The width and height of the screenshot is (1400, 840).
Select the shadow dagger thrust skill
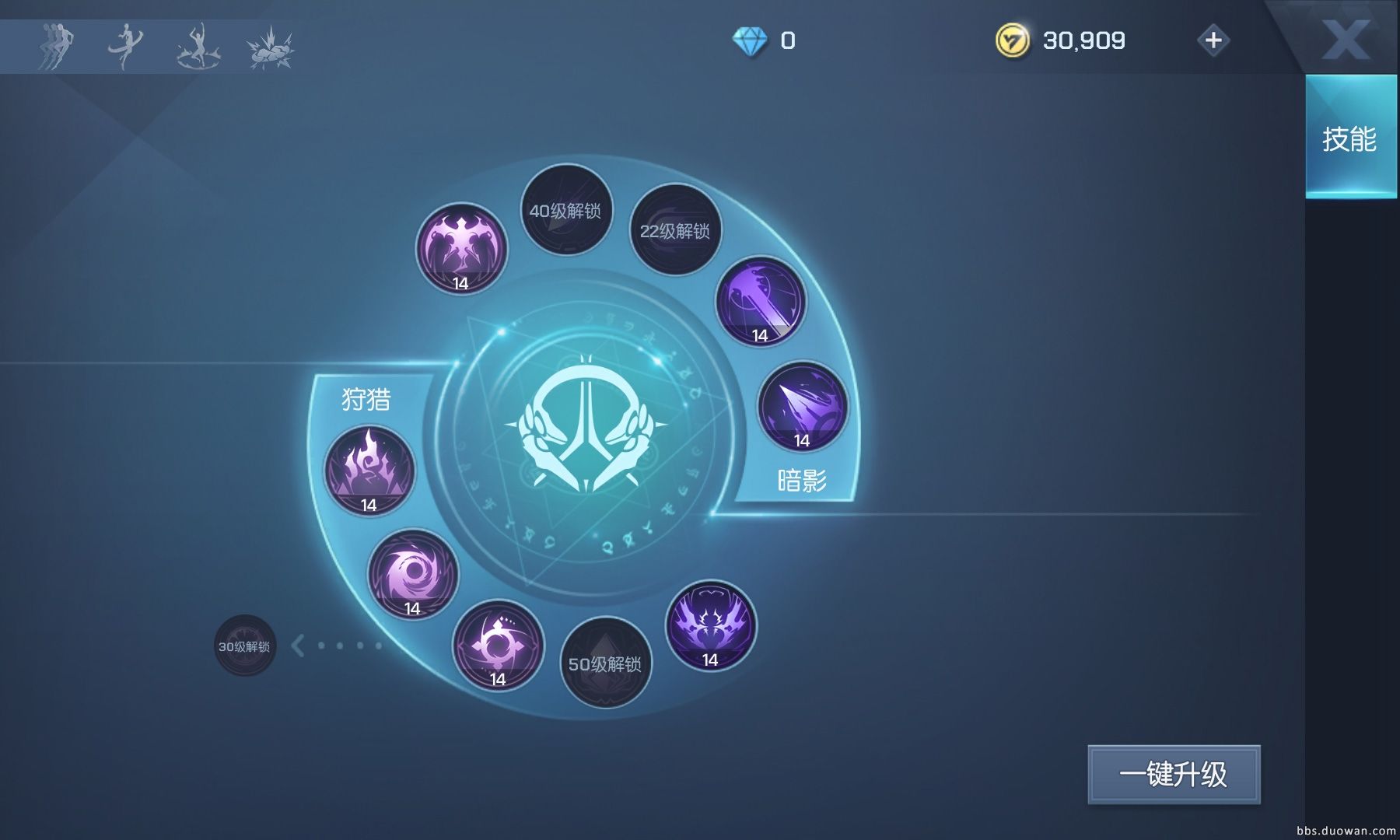pyautogui.click(x=802, y=406)
